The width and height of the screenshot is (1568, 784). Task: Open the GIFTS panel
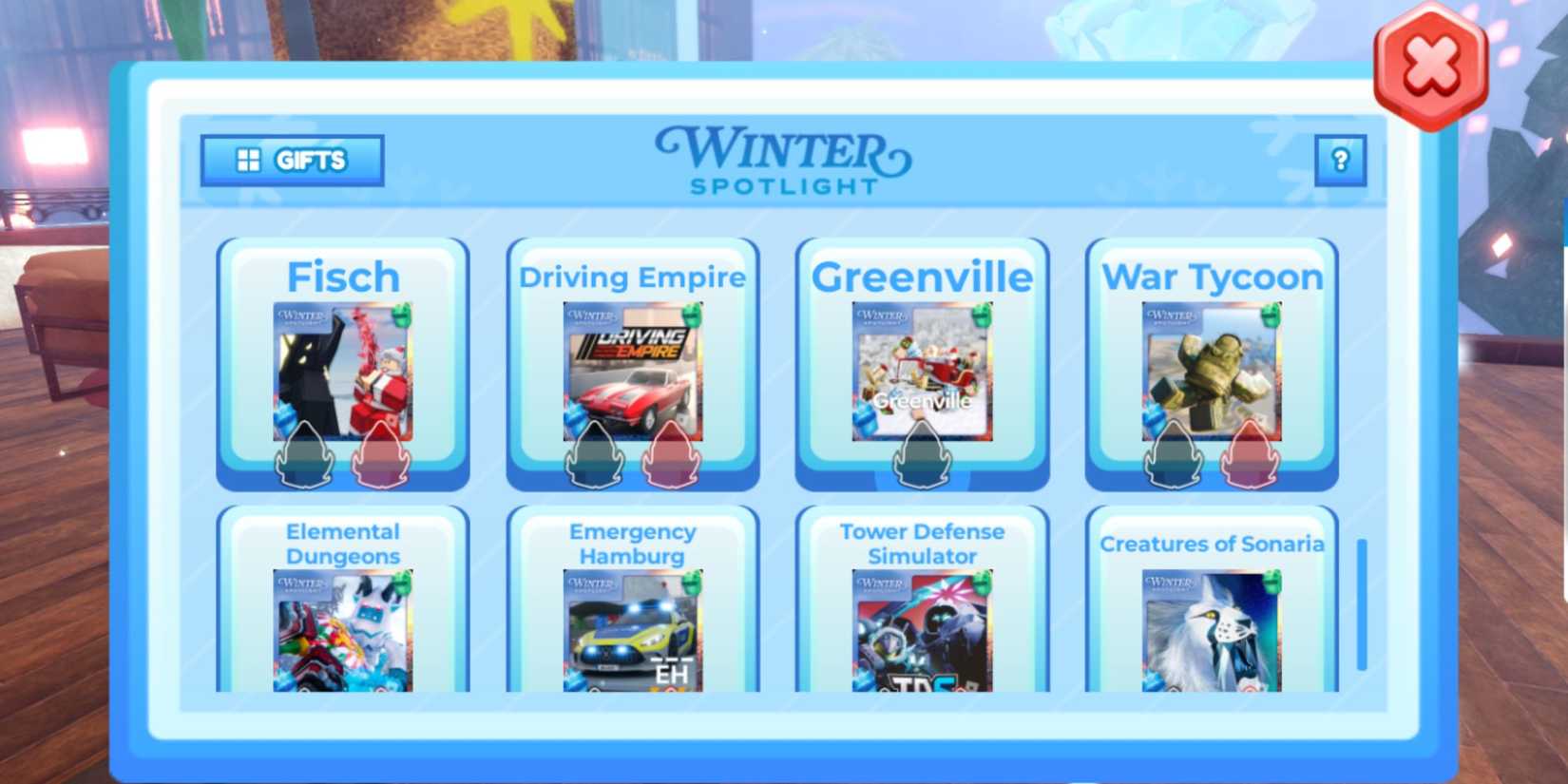290,160
